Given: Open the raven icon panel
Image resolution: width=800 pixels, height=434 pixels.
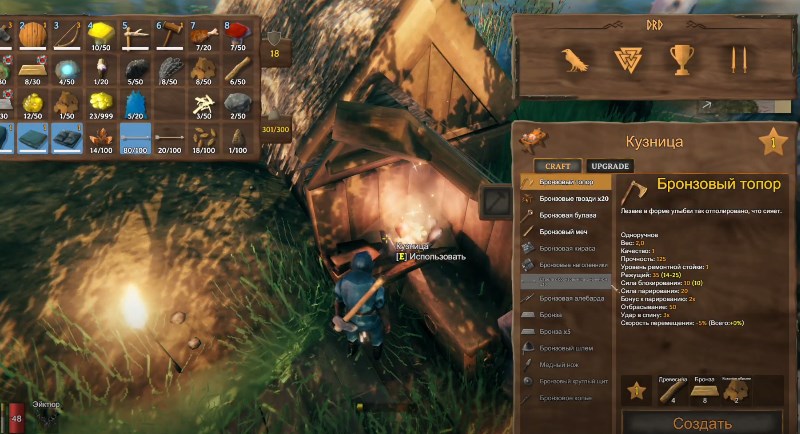Looking at the screenshot, I should pyautogui.click(x=574, y=61).
